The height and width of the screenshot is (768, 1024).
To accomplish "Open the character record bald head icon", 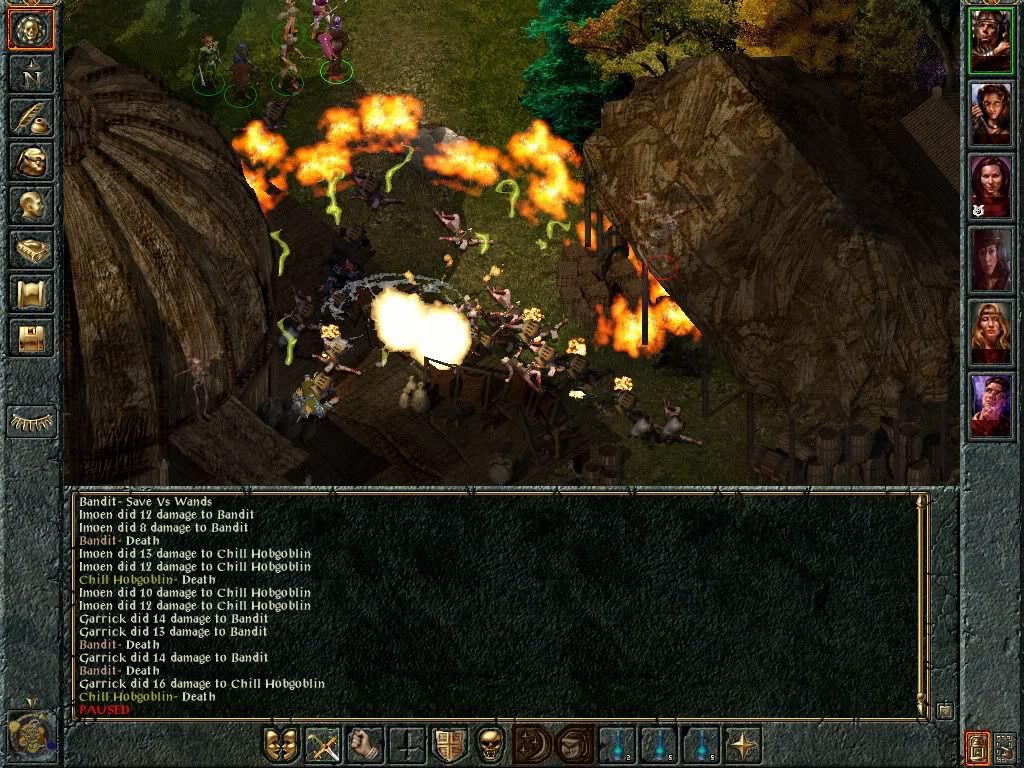I will point(30,205).
